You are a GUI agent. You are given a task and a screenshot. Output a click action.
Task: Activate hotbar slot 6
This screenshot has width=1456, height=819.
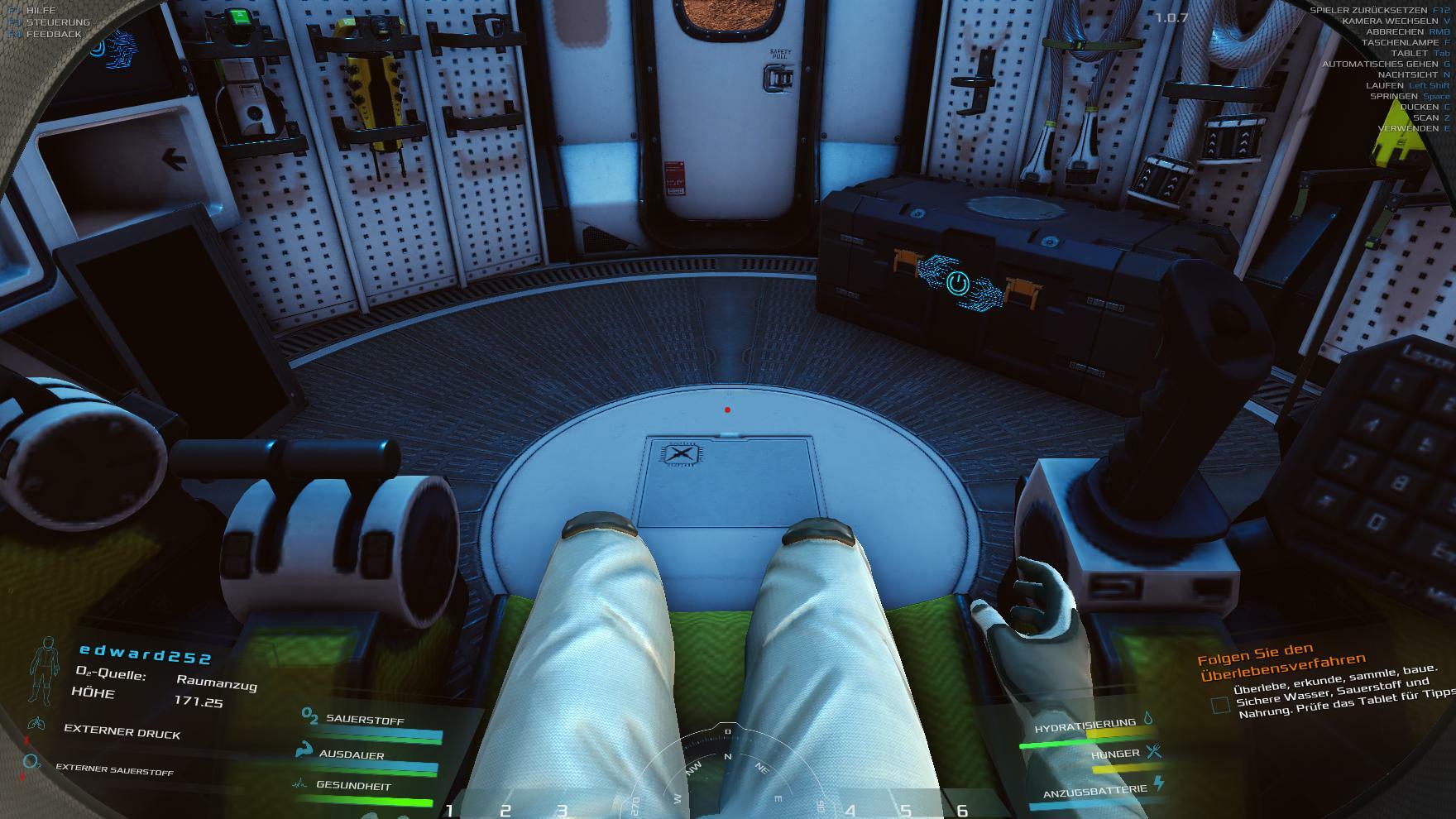click(962, 811)
